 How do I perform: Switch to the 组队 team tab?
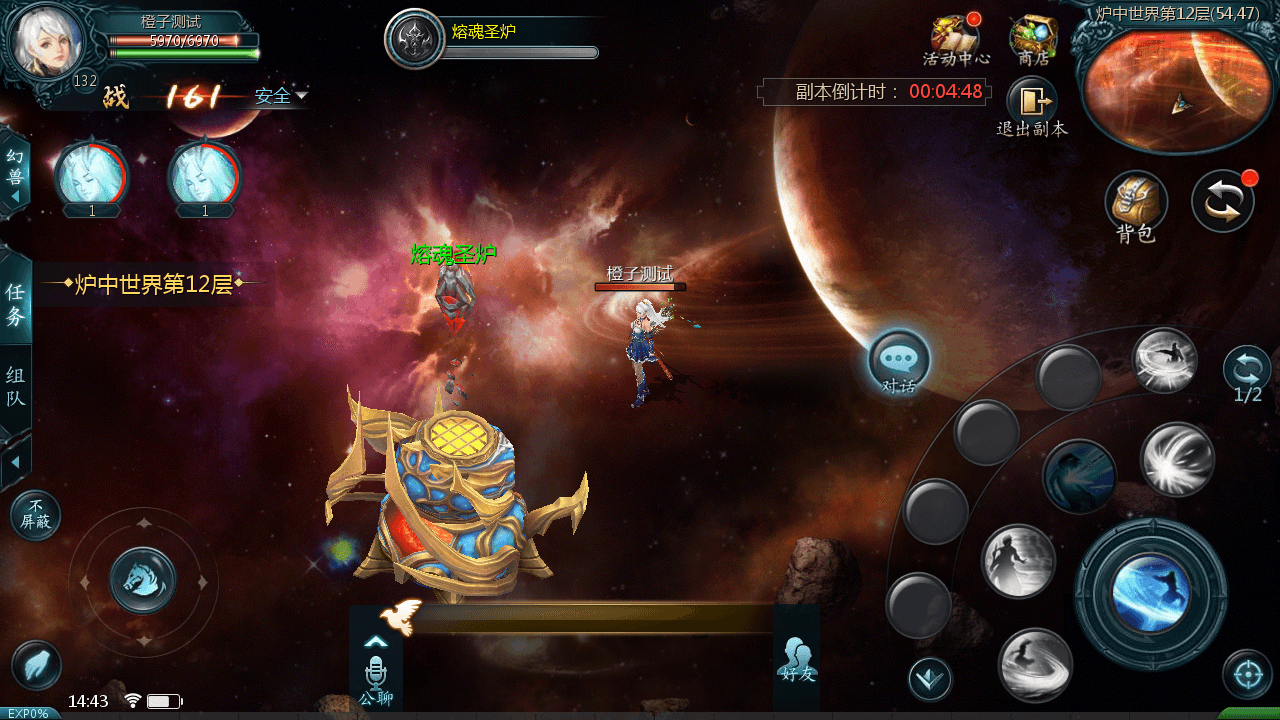(x=15, y=387)
